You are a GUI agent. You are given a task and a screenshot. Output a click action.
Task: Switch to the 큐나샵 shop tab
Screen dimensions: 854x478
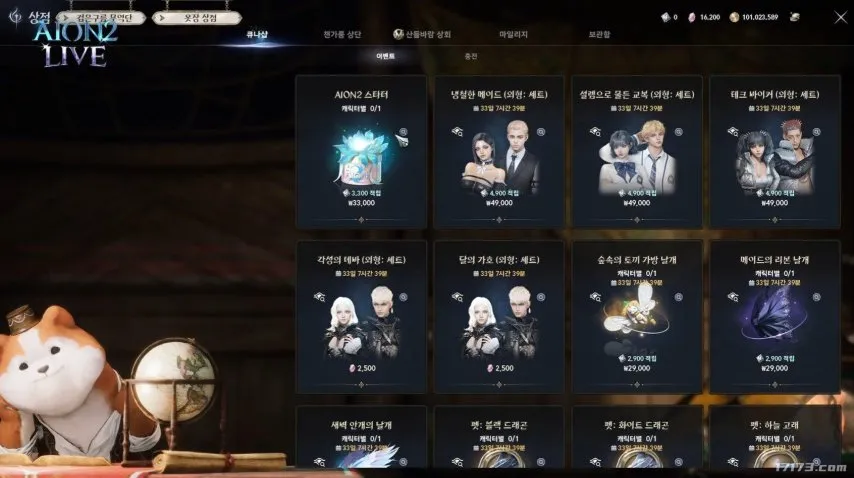(258, 34)
